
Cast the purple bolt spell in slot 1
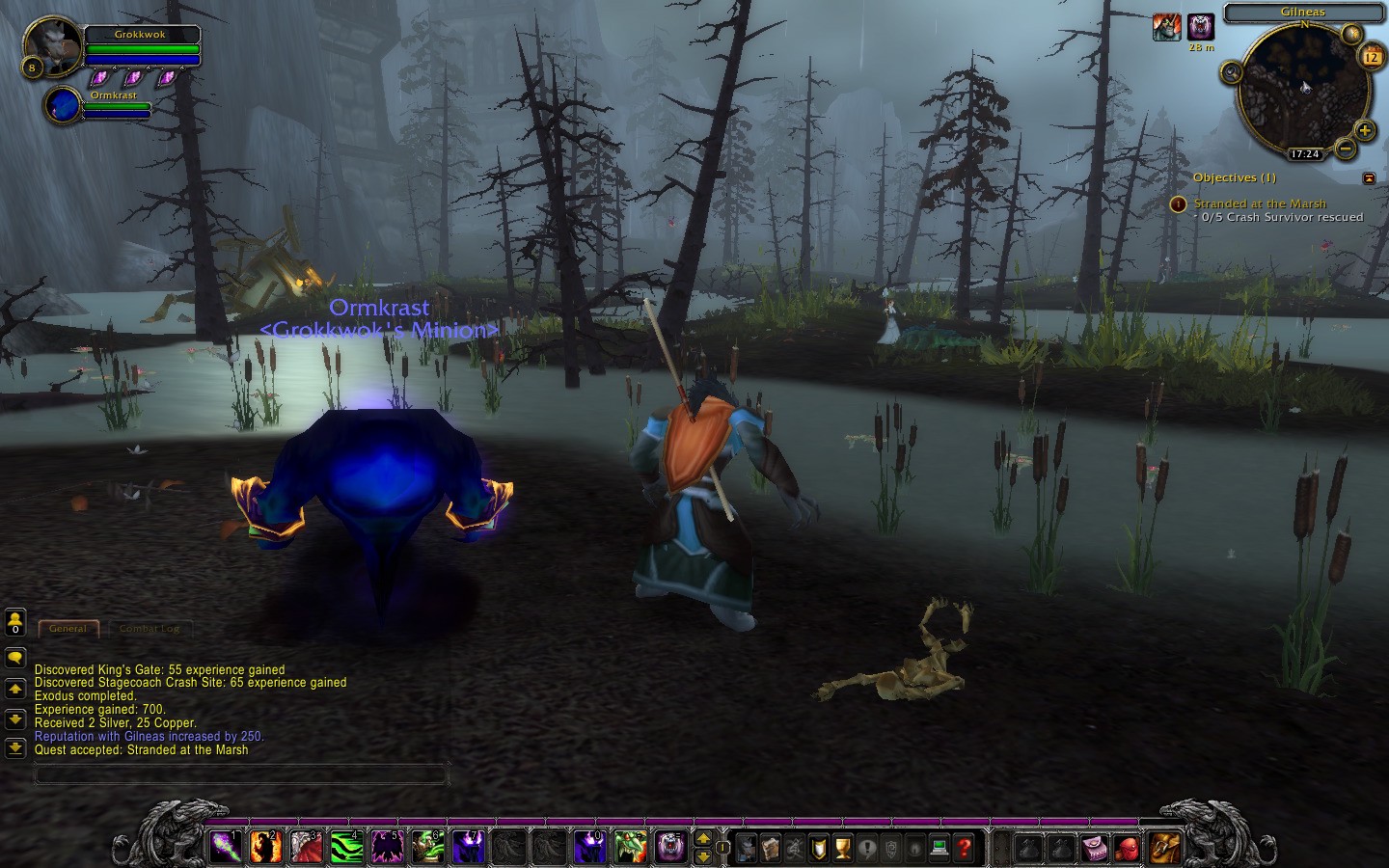coord(226,847)
